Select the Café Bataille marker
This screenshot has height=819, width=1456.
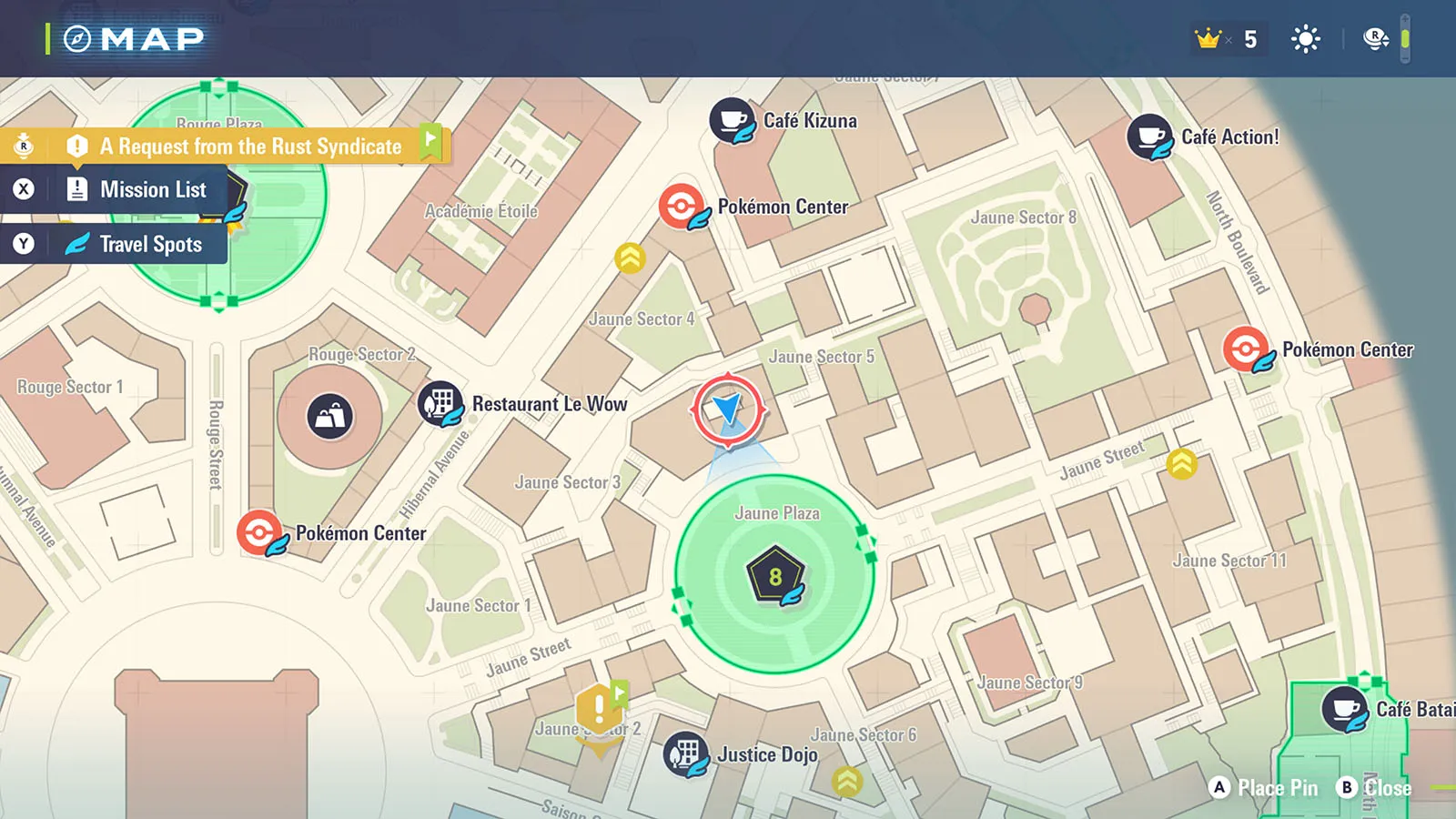(1344, 709)
